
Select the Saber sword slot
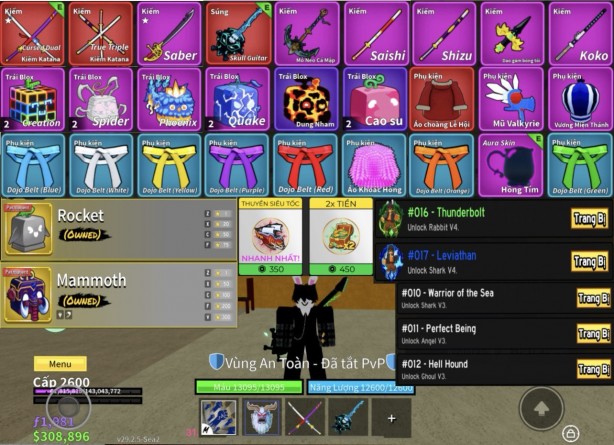[169, 33]
